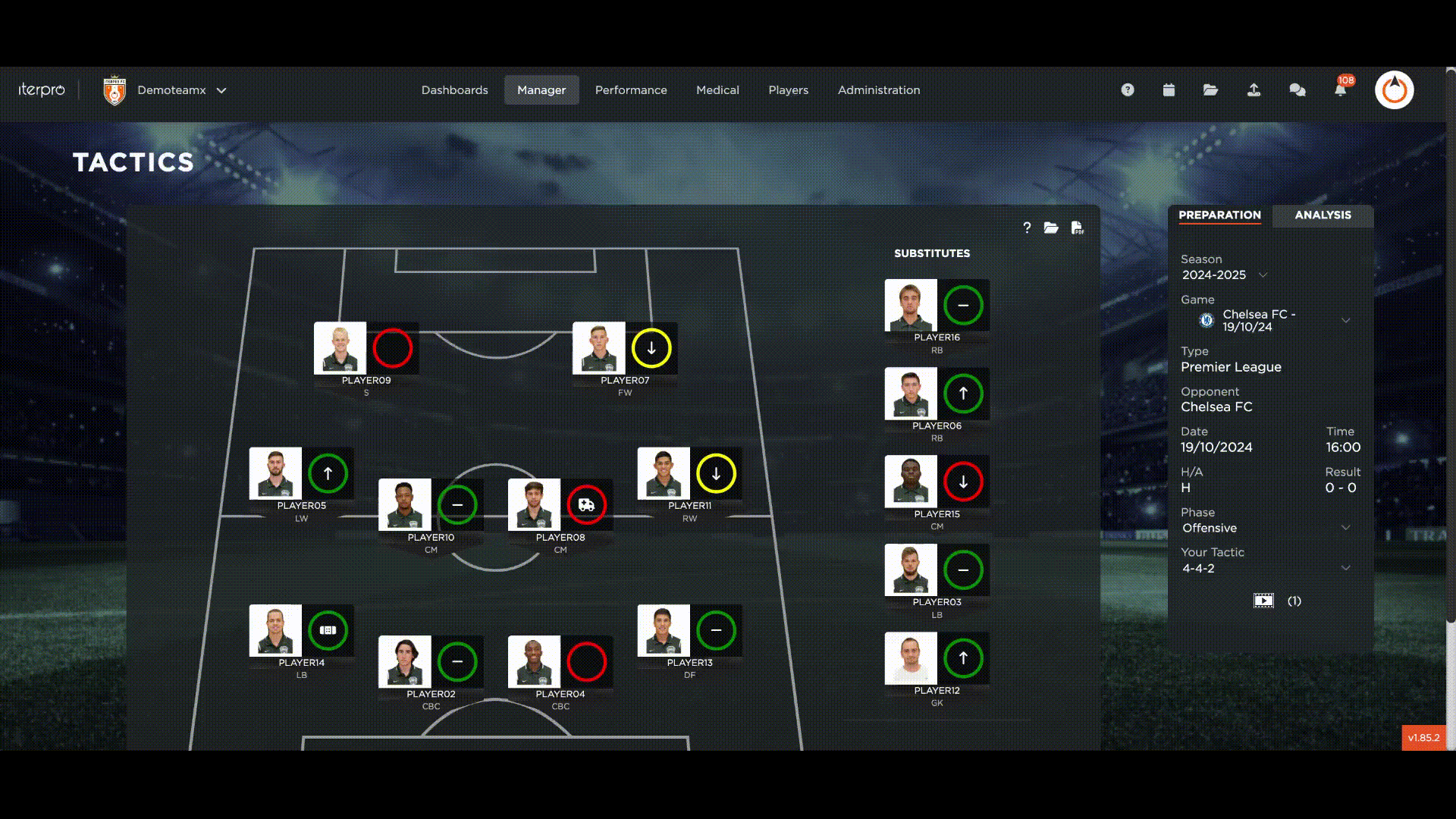
Task: Open the Dashboards menu
Action: (x=454, y=90)
